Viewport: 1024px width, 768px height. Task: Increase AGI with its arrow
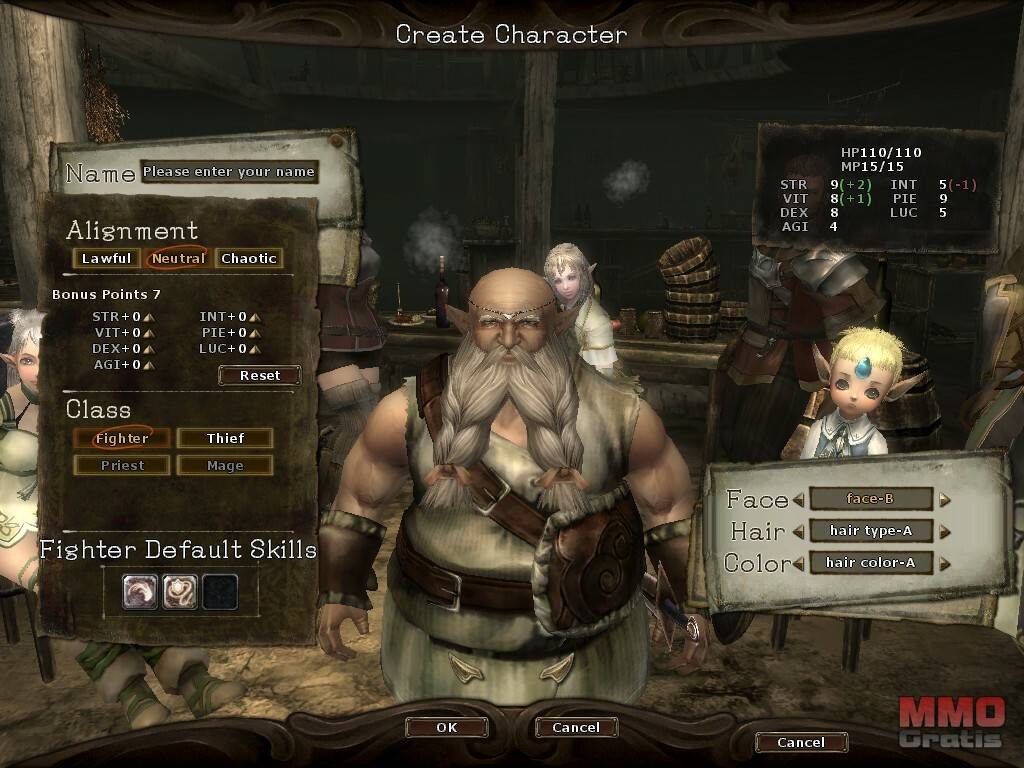coord(149,365)
